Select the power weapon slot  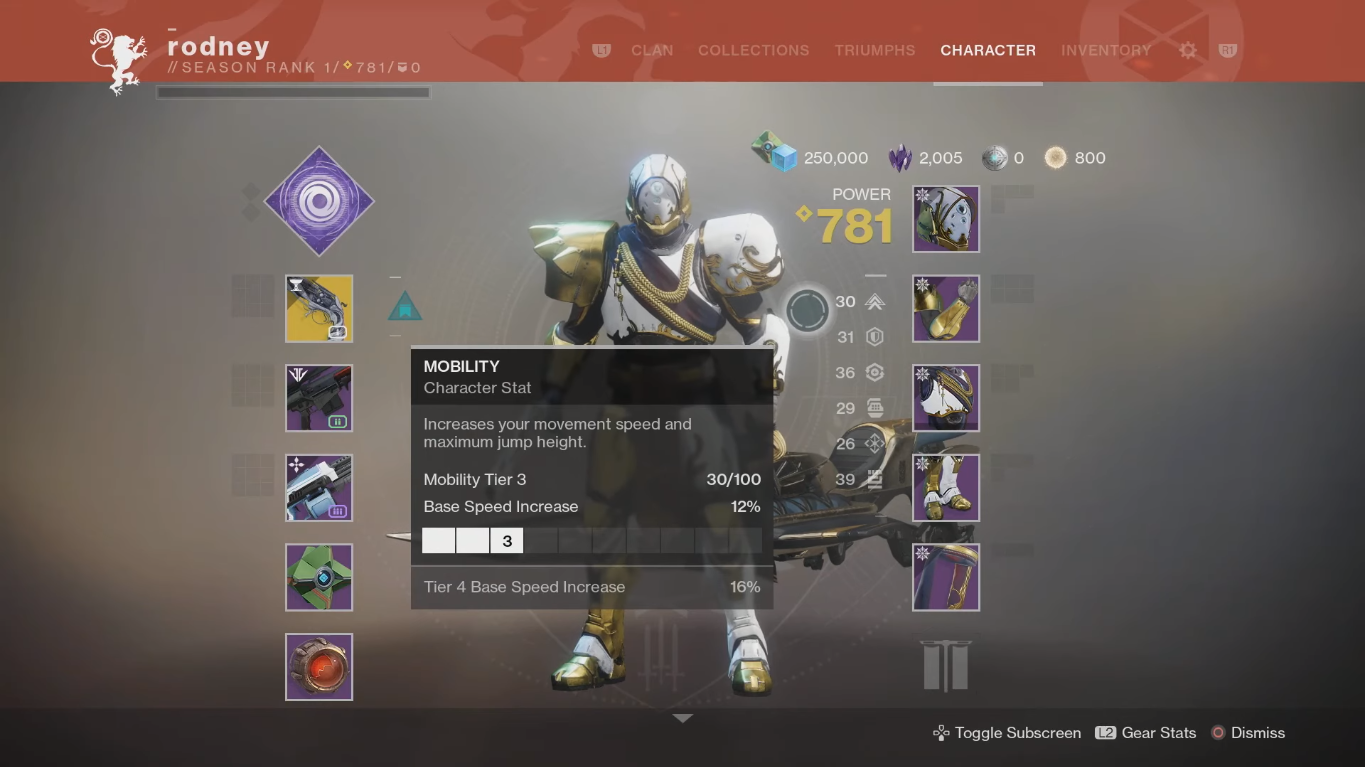pyautogui.click(x=319, y=488)
